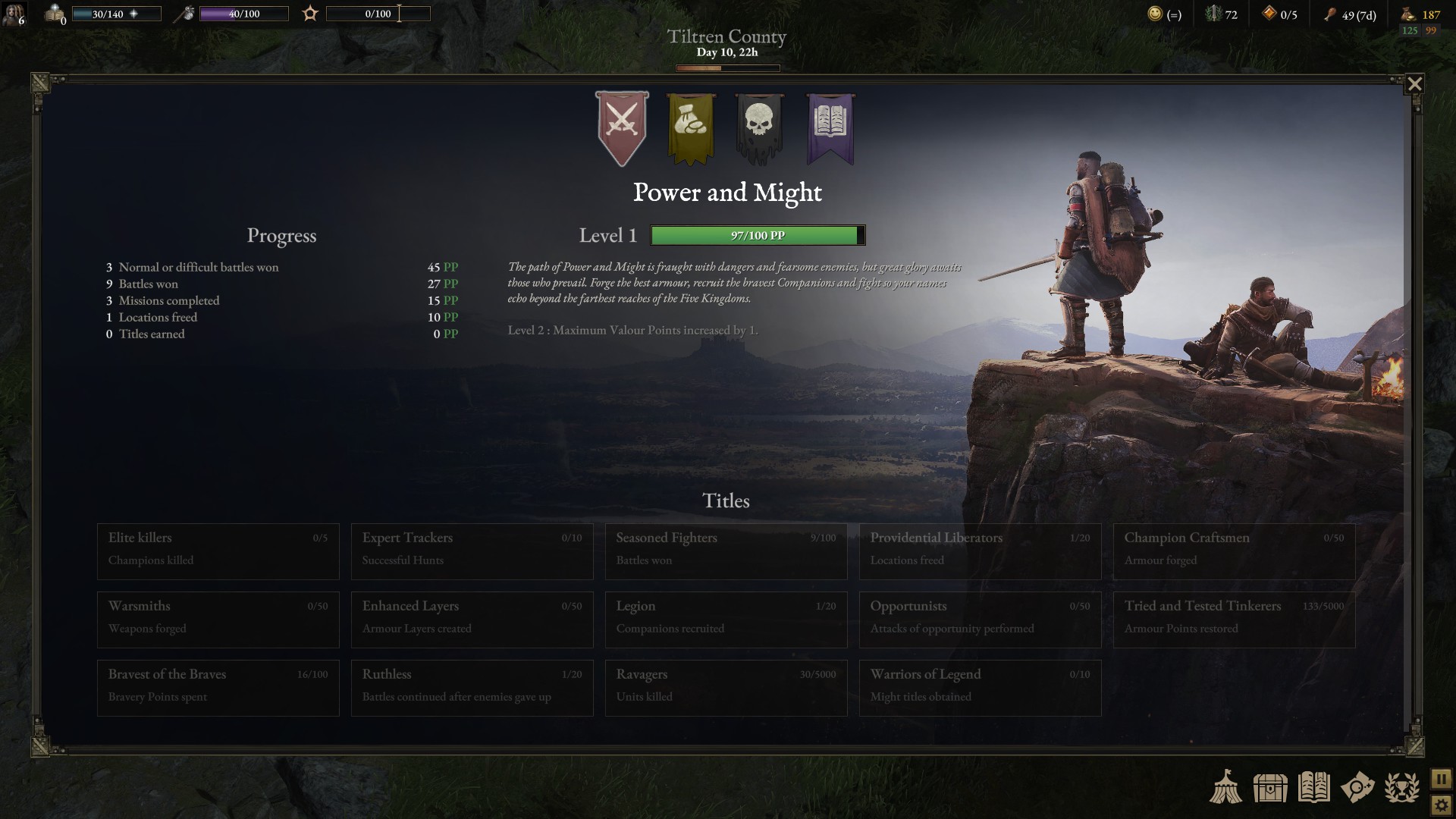This screenshot has width=1456, height=819.
Task: Close the Power and Might panel
Action: [1414, 84]
